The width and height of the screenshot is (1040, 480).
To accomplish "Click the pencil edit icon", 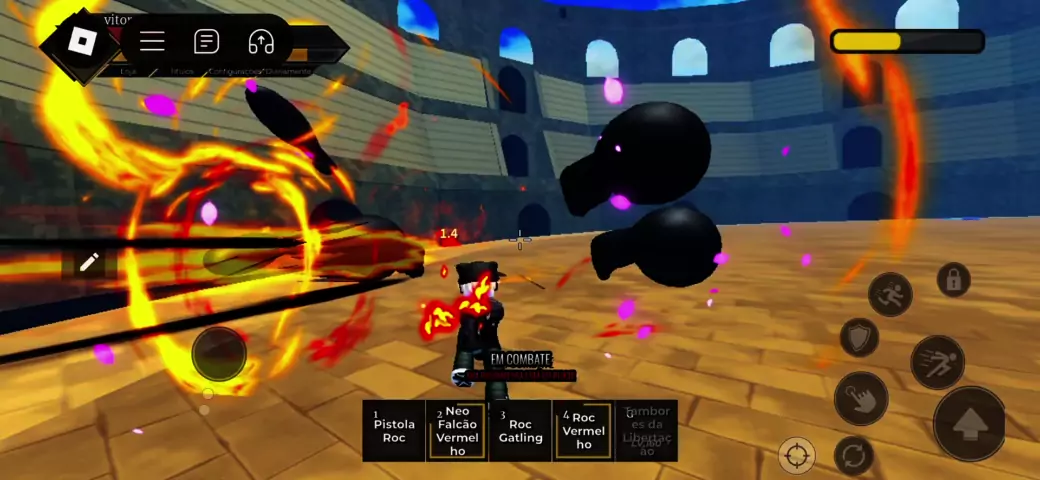I will [x=89, y=262].
